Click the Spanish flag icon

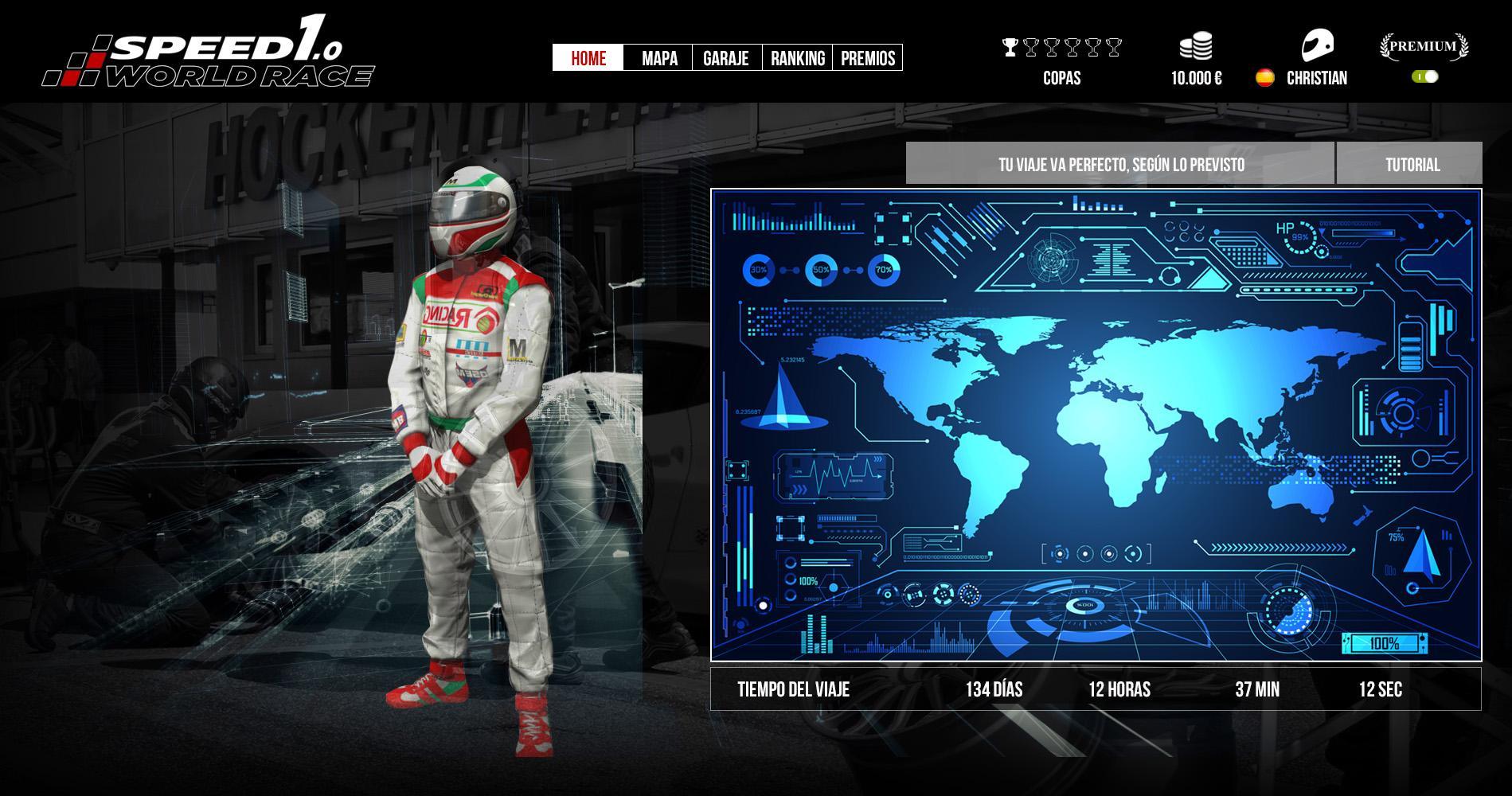tap(1264, 78)
